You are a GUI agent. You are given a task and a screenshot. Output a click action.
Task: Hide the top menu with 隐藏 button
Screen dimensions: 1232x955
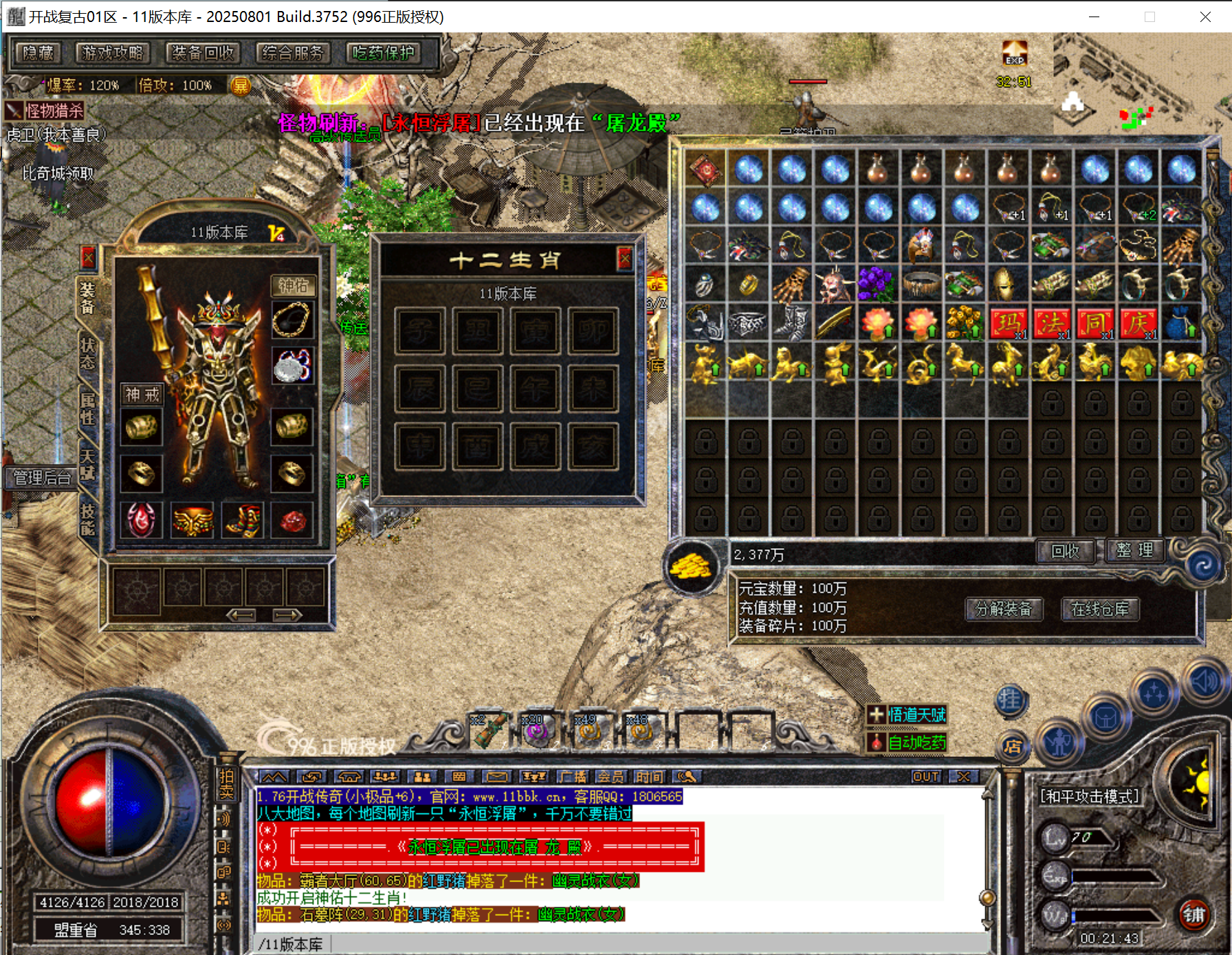point(38,53)
